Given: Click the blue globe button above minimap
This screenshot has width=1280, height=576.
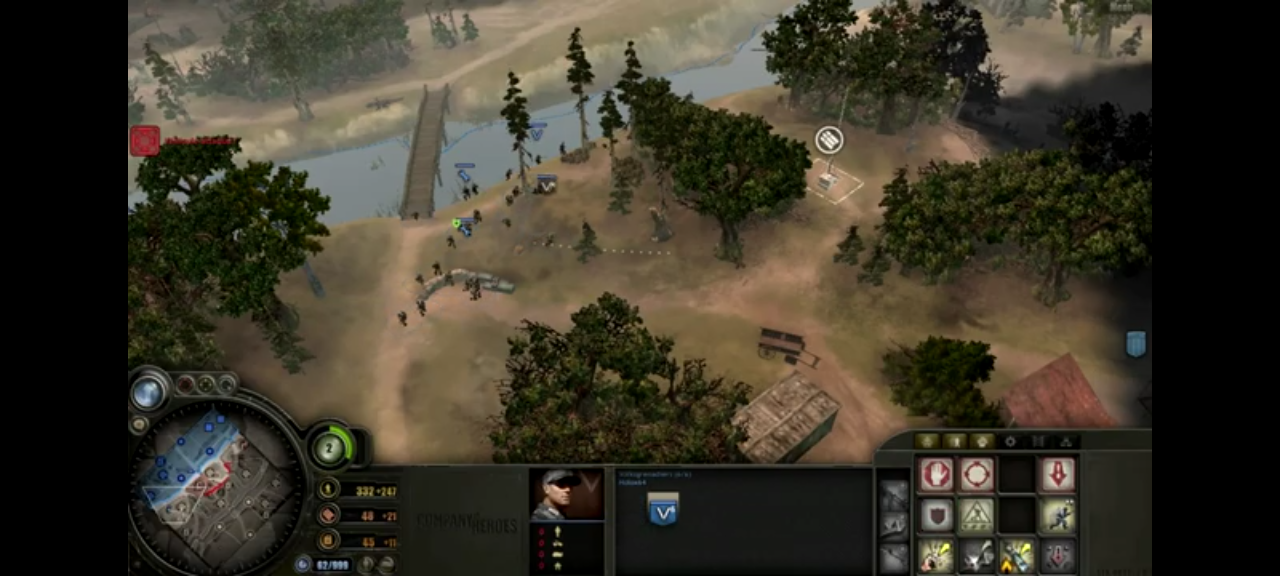Looking at the screenshot, I should click(x=148, y=392).
